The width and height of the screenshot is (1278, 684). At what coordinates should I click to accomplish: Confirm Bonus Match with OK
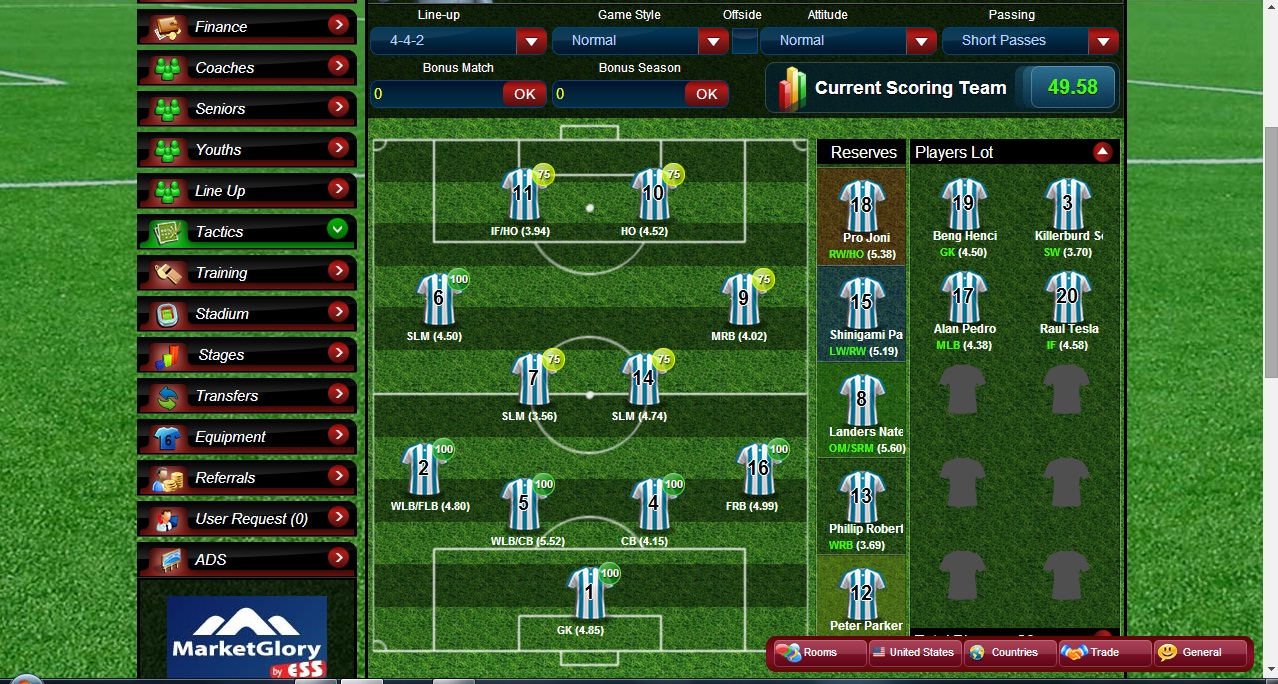[524, 94]
